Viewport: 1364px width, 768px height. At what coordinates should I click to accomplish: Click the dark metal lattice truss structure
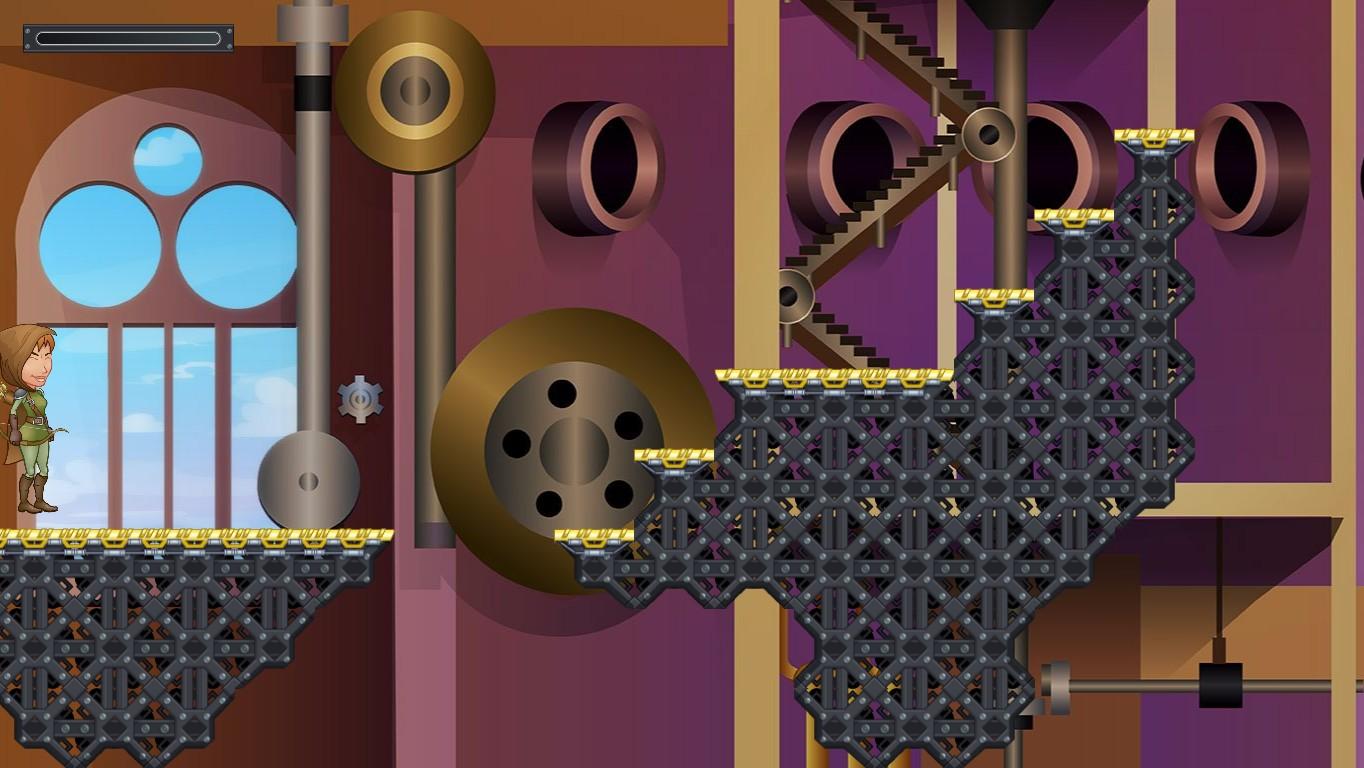(900, 550)
